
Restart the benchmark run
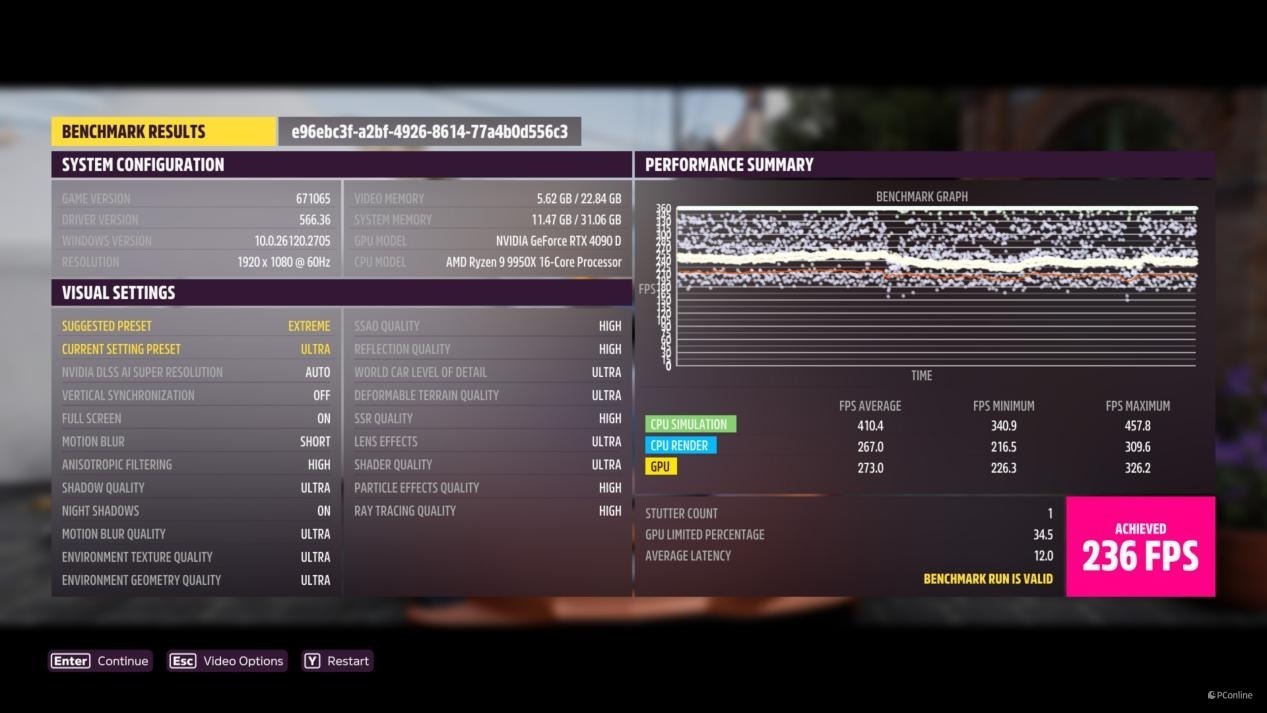[337, 661]
